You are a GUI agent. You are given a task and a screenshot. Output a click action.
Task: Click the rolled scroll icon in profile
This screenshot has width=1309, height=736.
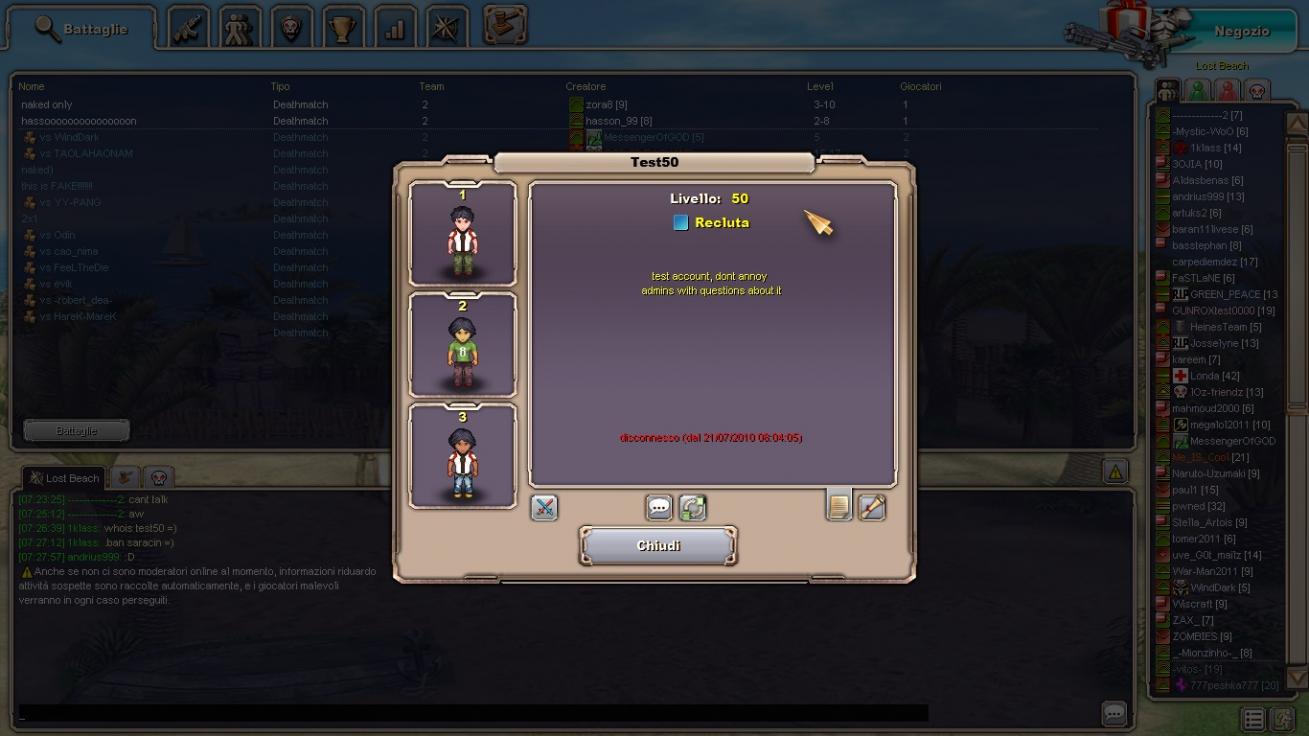pos(872,507)
